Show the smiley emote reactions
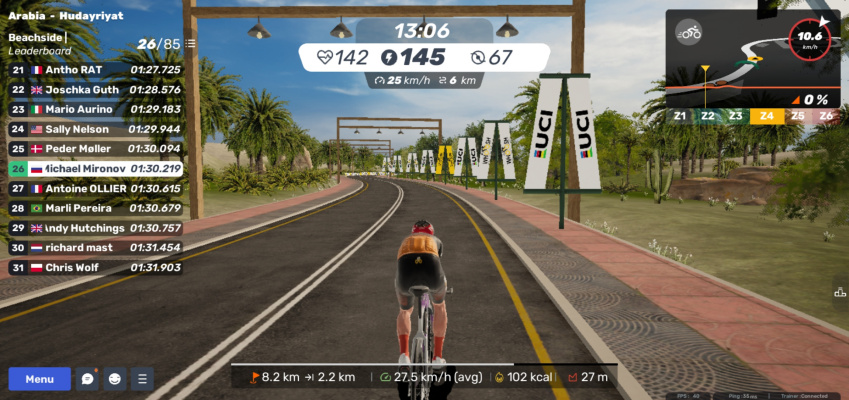Screen dimensions: 849x400 (115, 379)
